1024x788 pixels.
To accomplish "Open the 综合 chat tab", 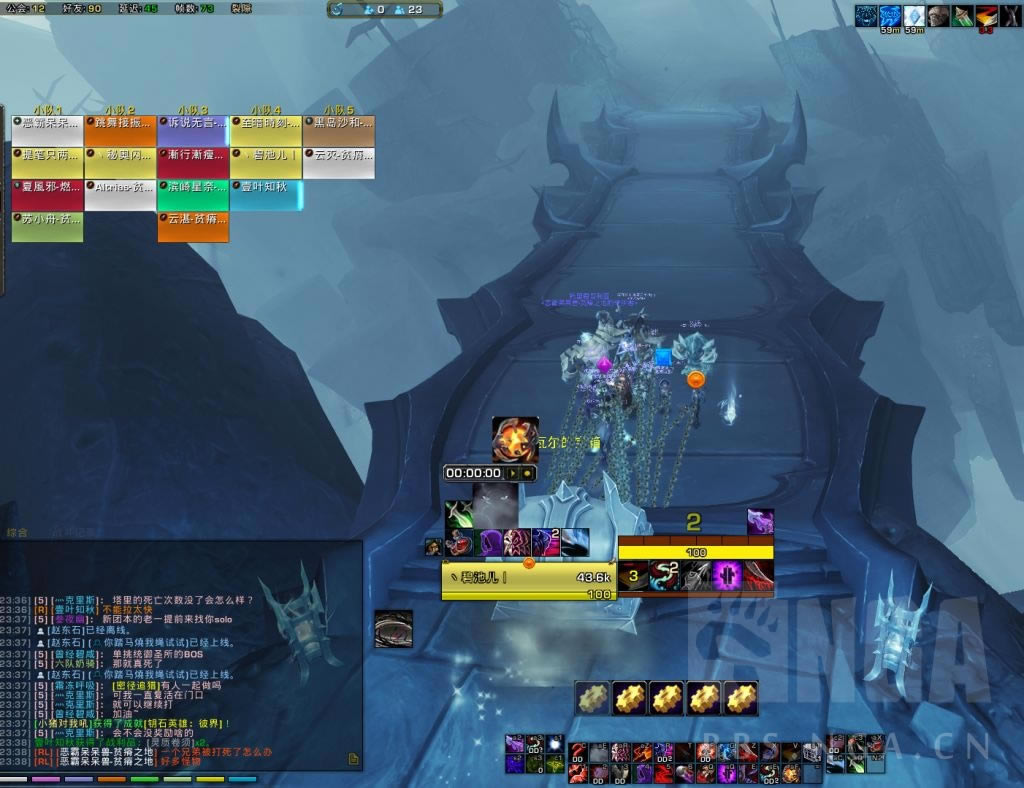I will (x=18, y=533).
